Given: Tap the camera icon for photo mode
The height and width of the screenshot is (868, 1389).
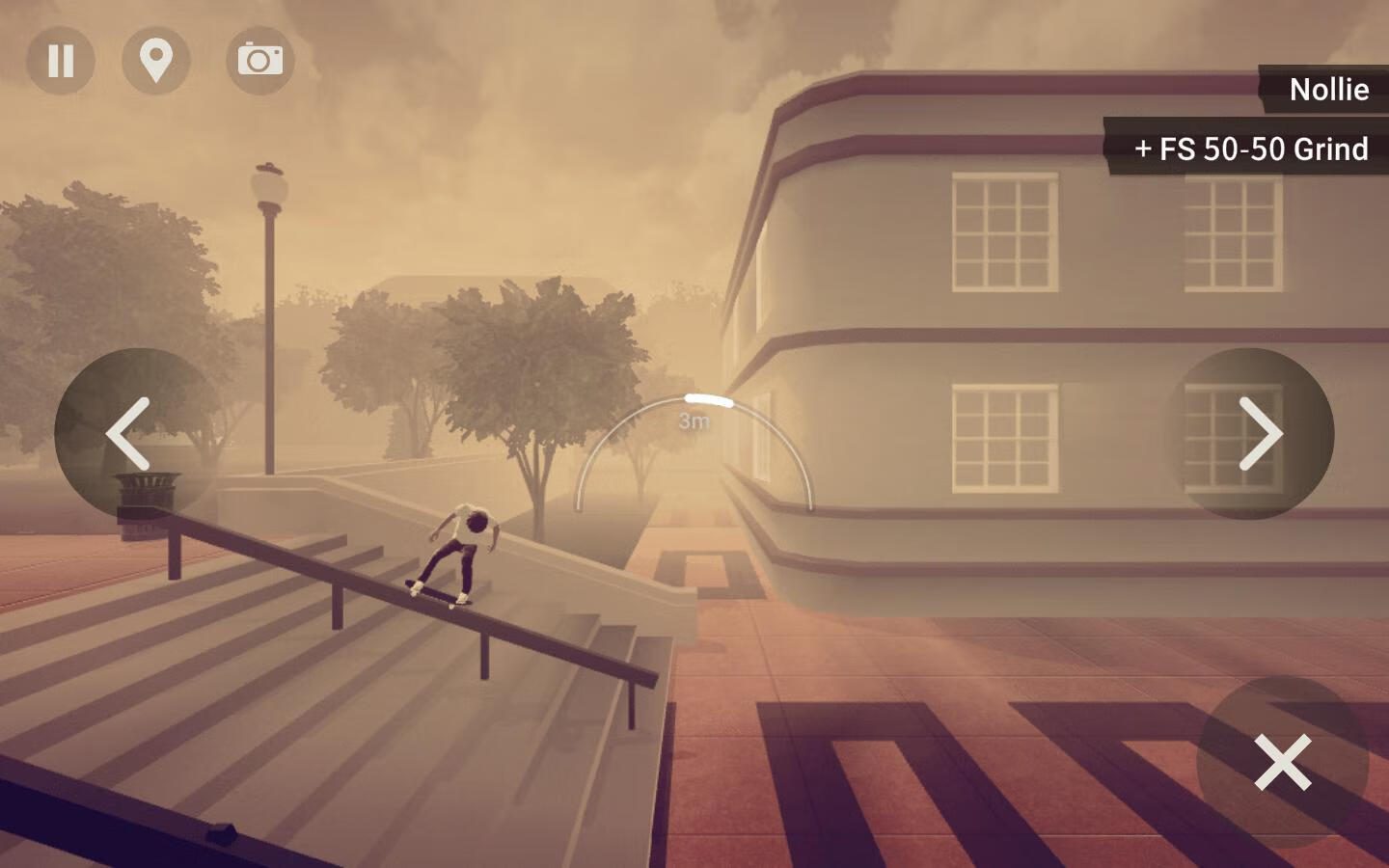Looking at the screenshot, I should tap(260, 60).
